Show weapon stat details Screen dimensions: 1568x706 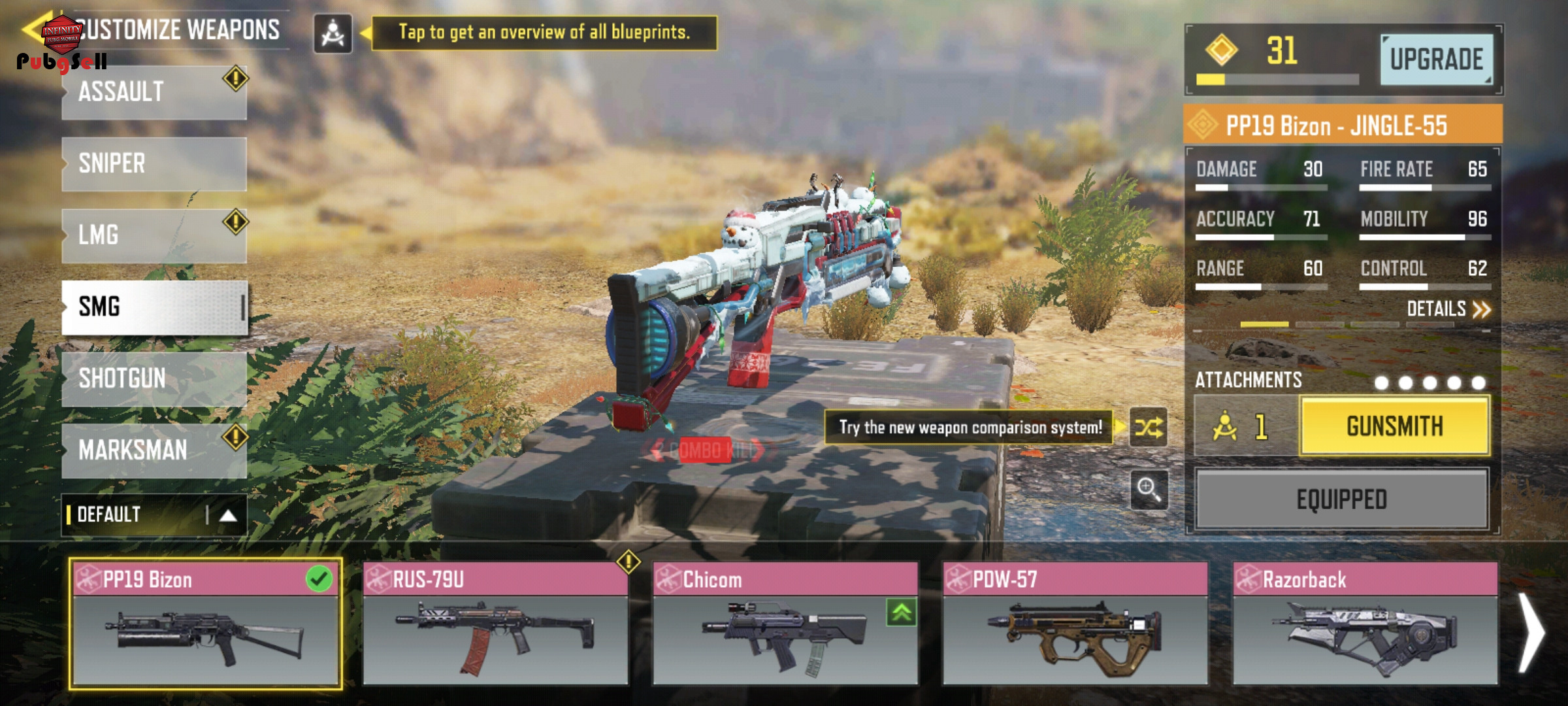tap(1448, 309)
